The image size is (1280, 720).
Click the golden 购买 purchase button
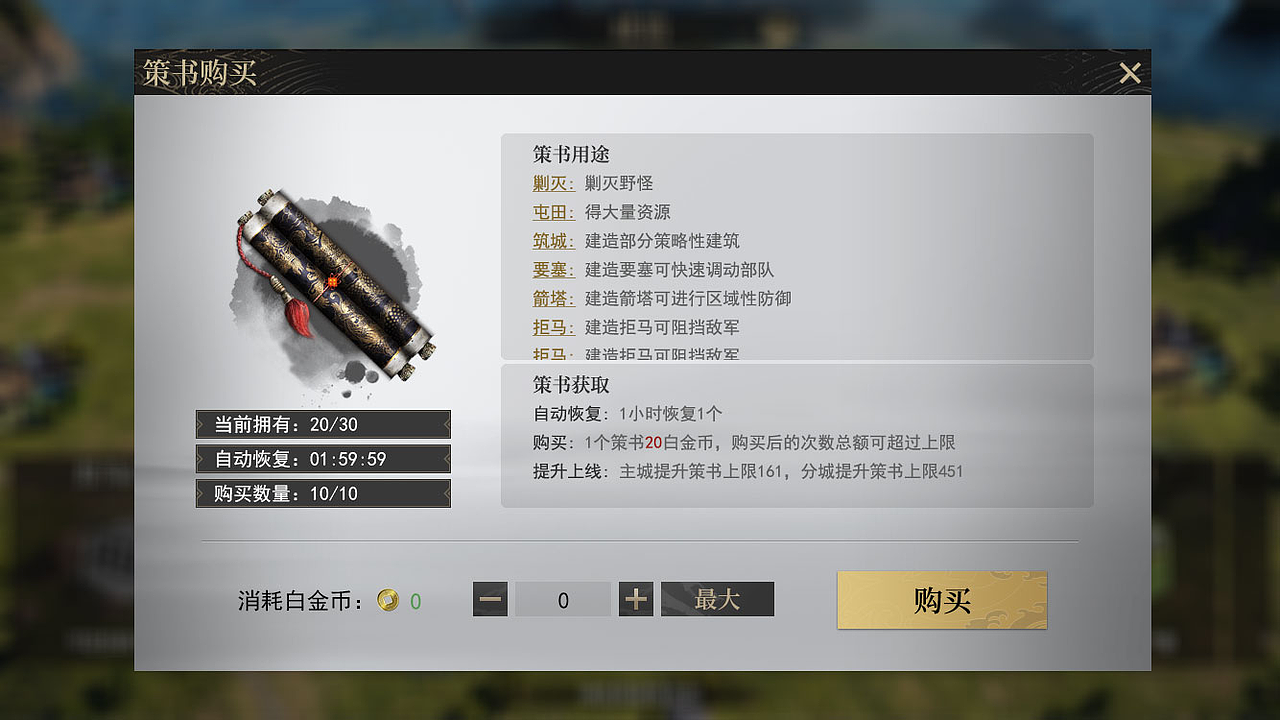click(x=941, y=600)
